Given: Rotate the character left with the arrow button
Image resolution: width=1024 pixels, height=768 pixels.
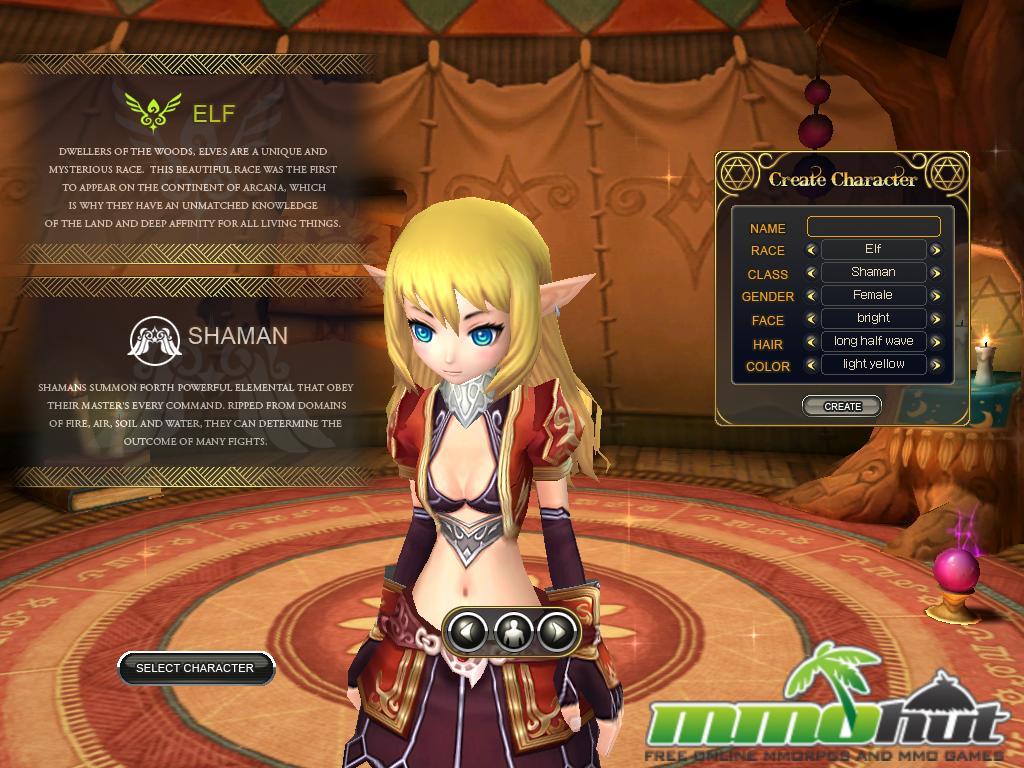Looking at the screenshot, I should 469,631.
